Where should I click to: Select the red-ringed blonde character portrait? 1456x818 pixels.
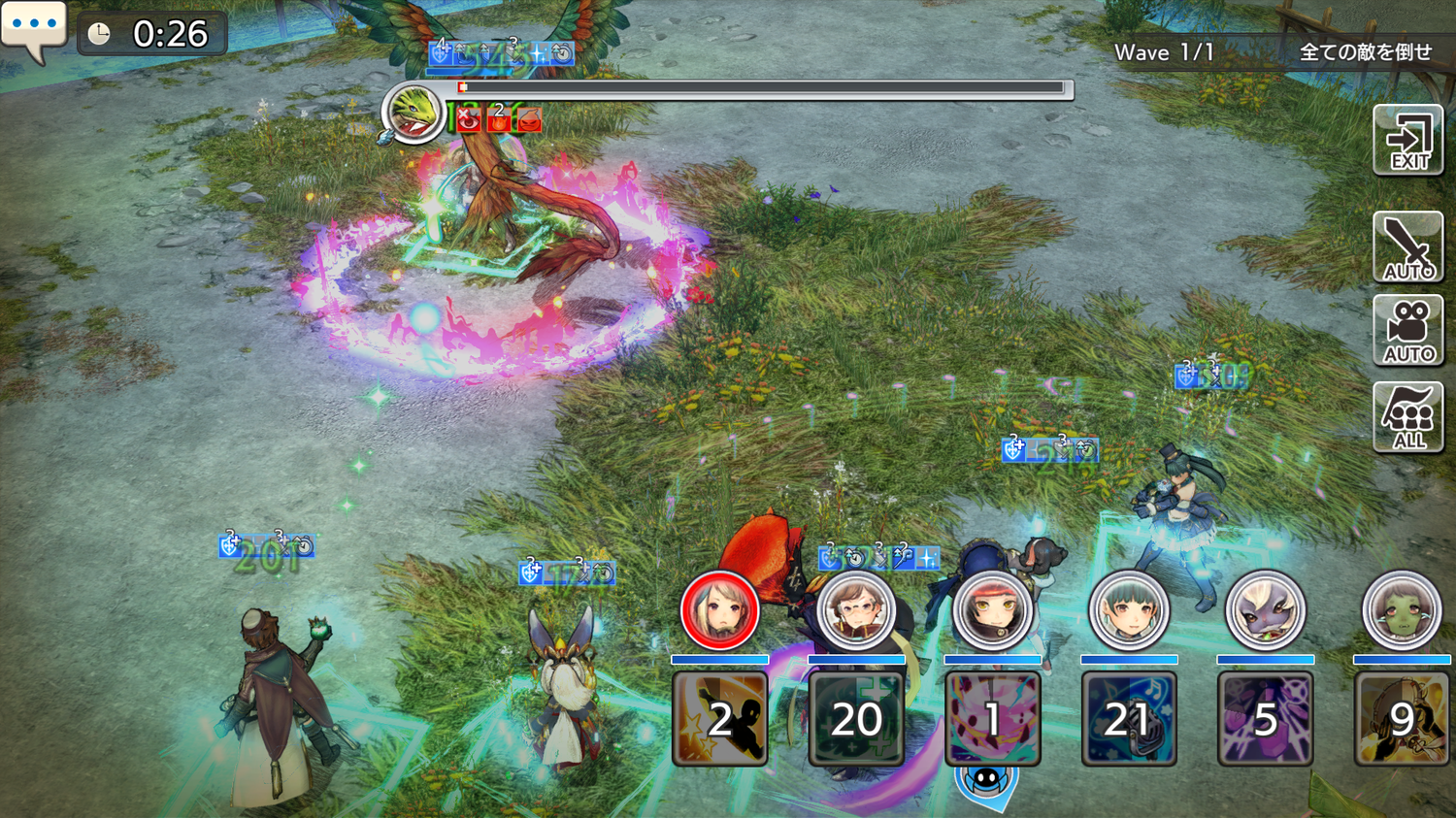pos(719,610)
